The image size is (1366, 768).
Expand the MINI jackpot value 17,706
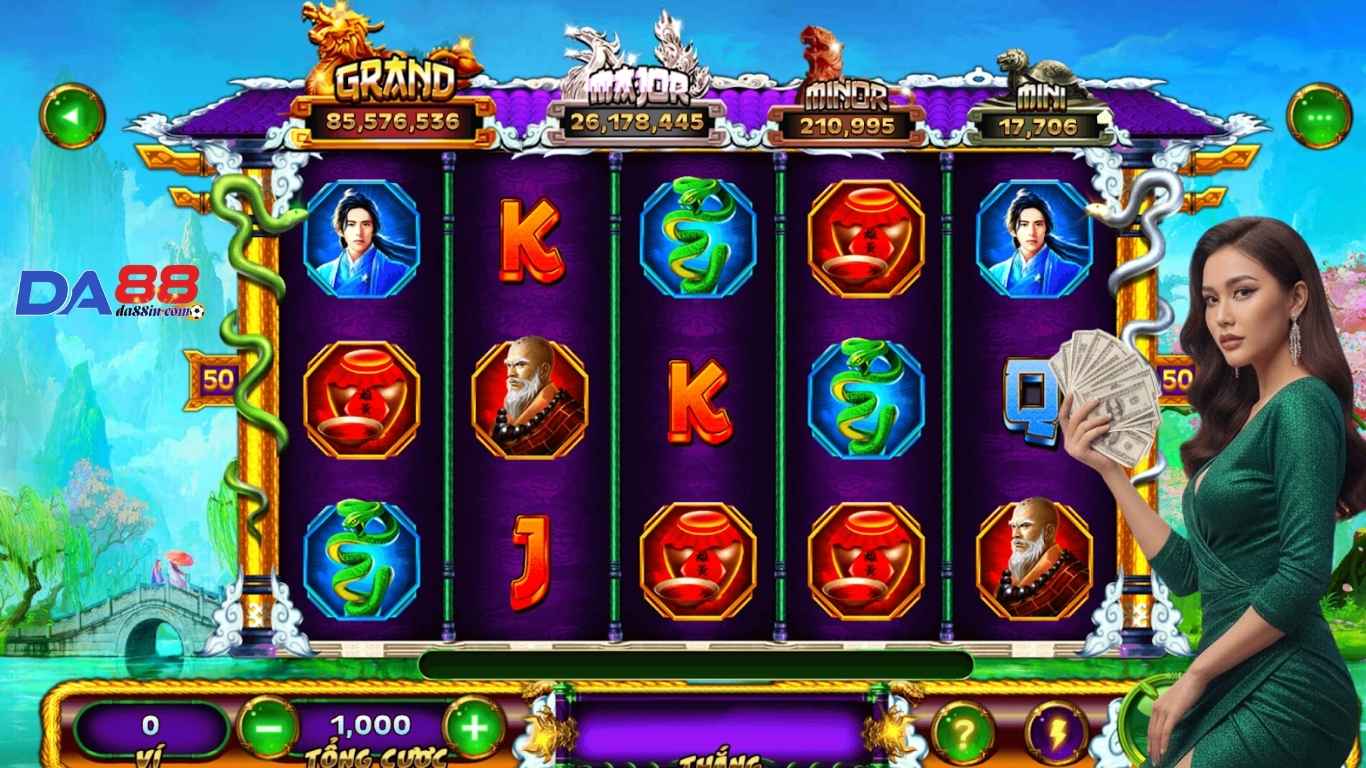click(x=1040, y=126)
